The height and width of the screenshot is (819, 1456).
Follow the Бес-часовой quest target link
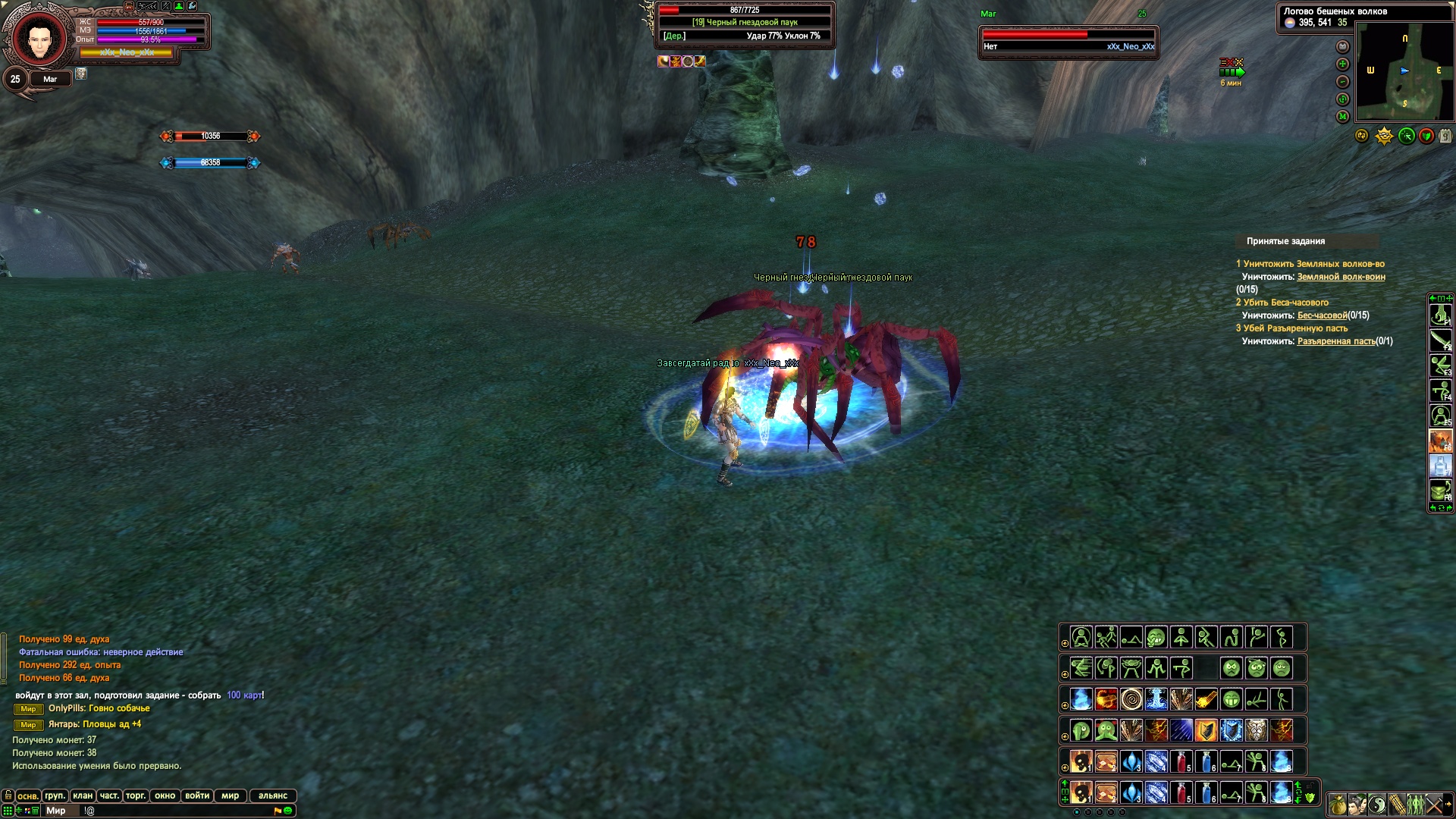click(1322, 315)
